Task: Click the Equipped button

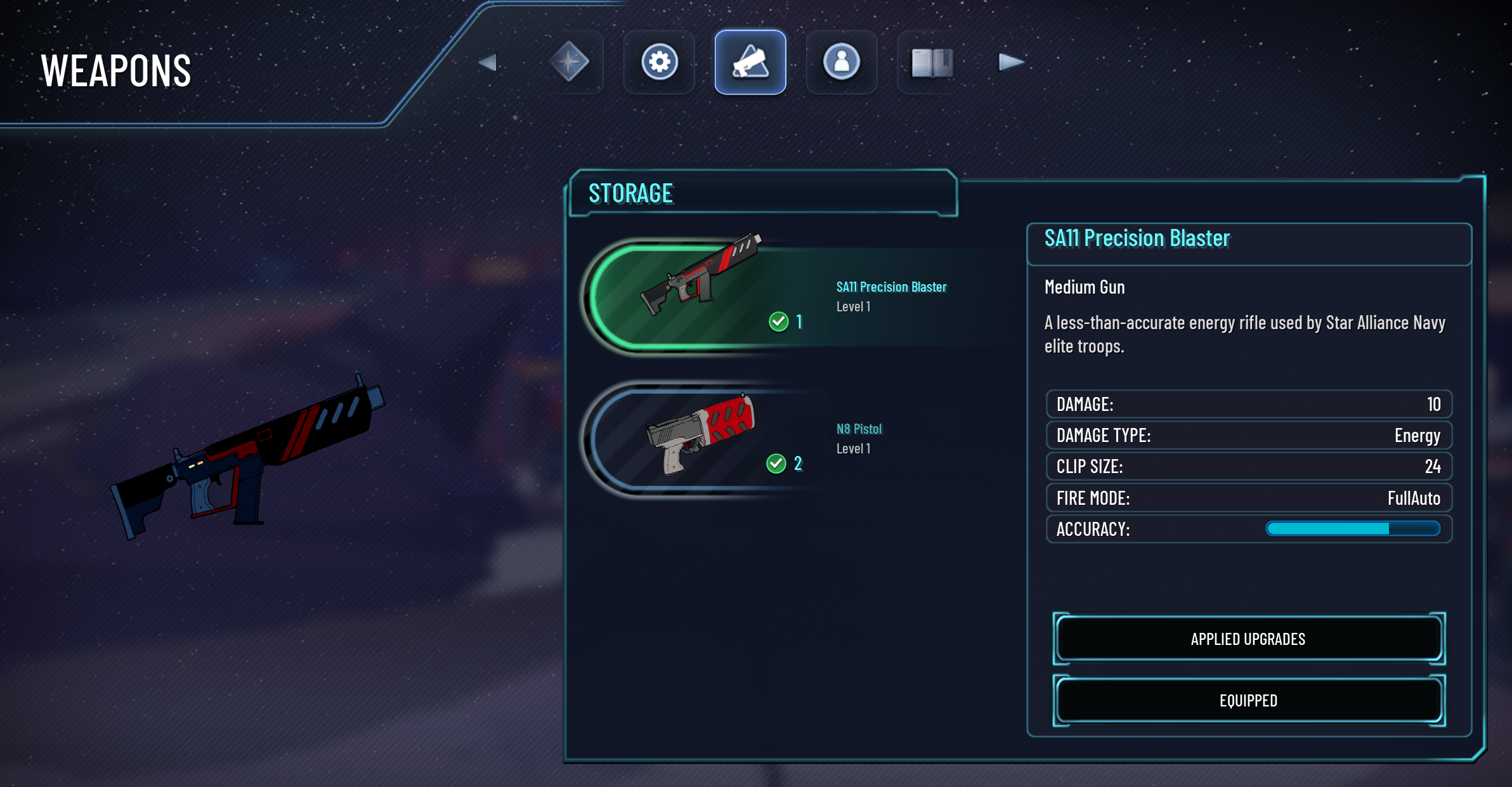Action: coord(1248,700)
